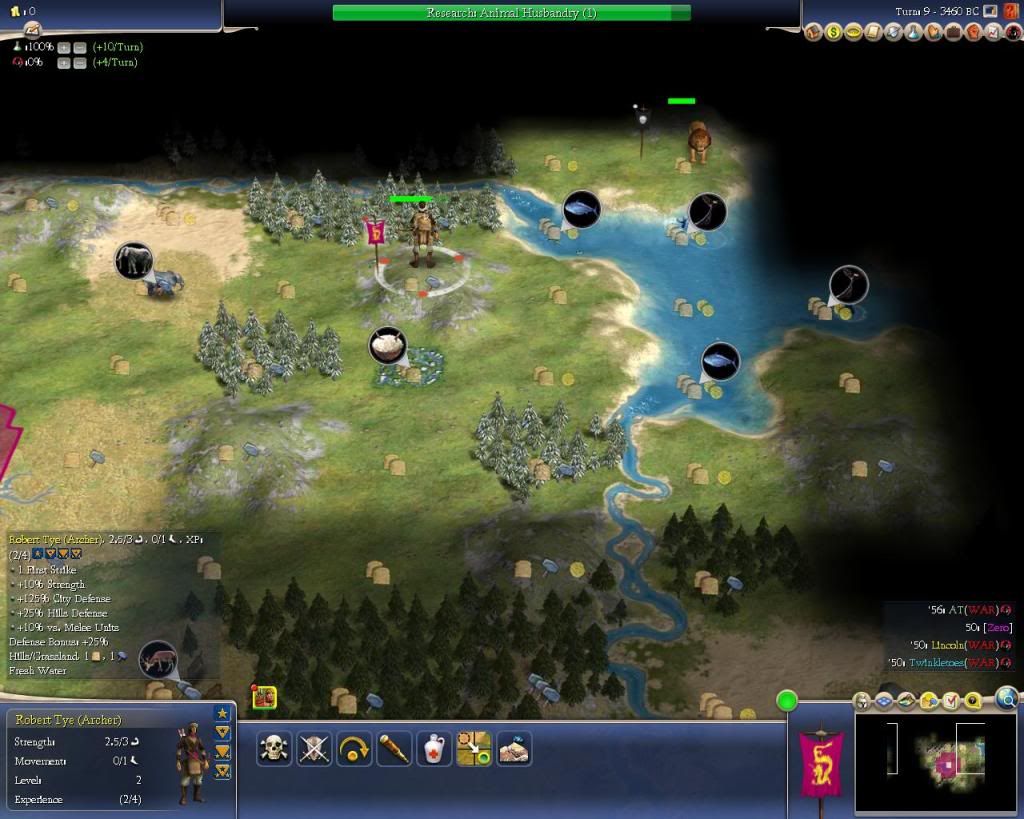Open the financial advisor dollar icon
The height and width of the screenshot is (819, 1024).
[x=834, y=33]
